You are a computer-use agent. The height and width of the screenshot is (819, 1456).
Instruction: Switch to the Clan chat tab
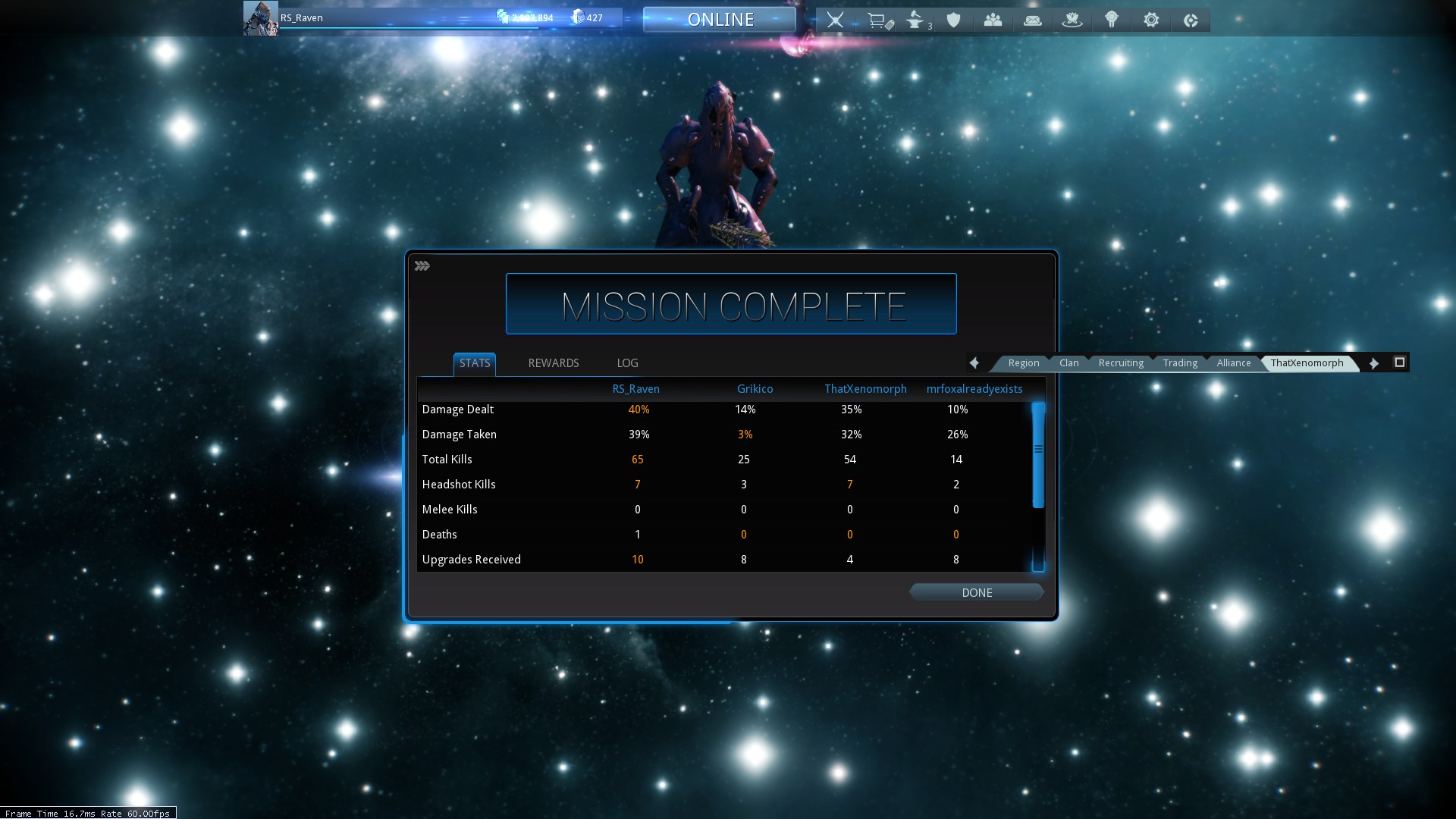click(1068, 363)
